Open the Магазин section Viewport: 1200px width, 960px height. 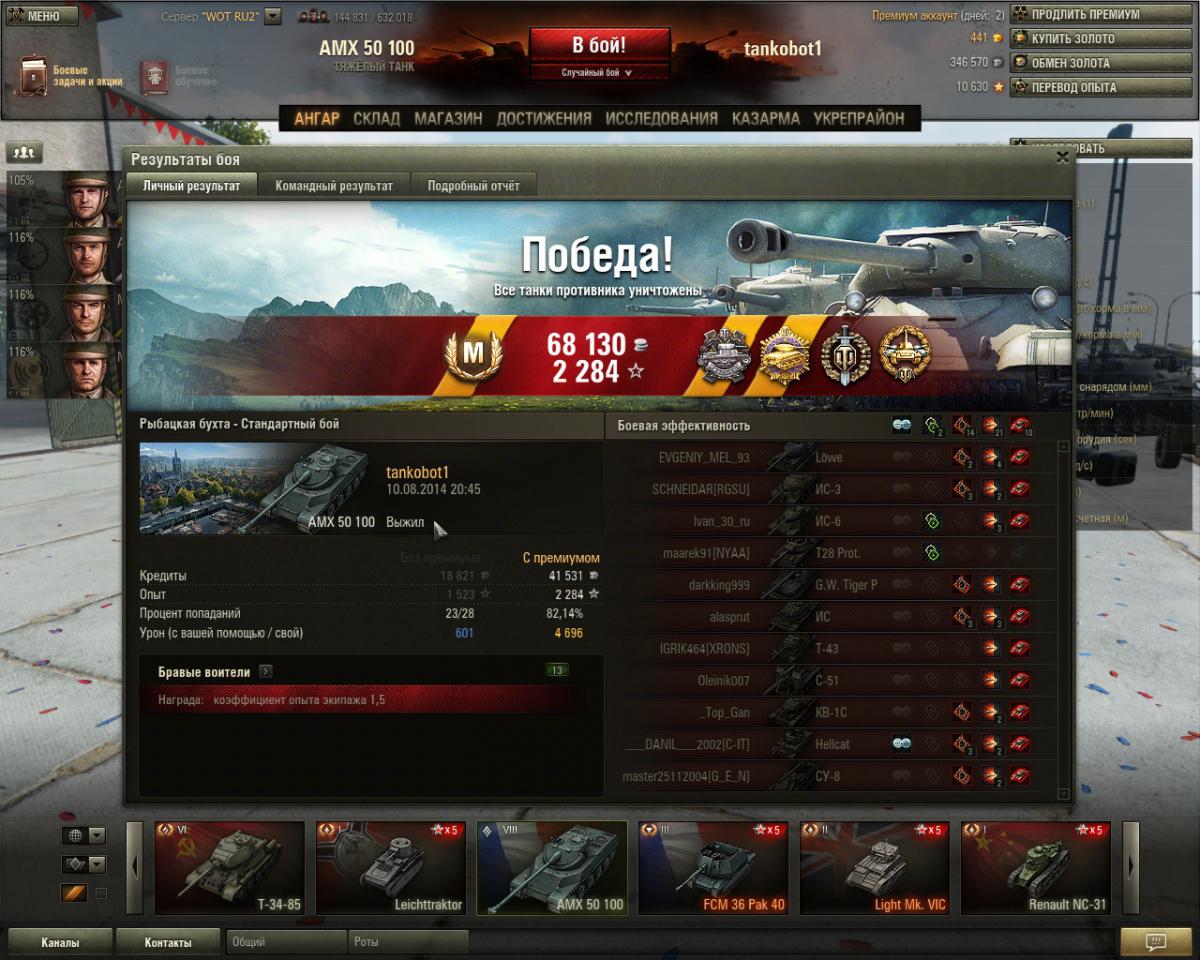click(x=448, y=119)
